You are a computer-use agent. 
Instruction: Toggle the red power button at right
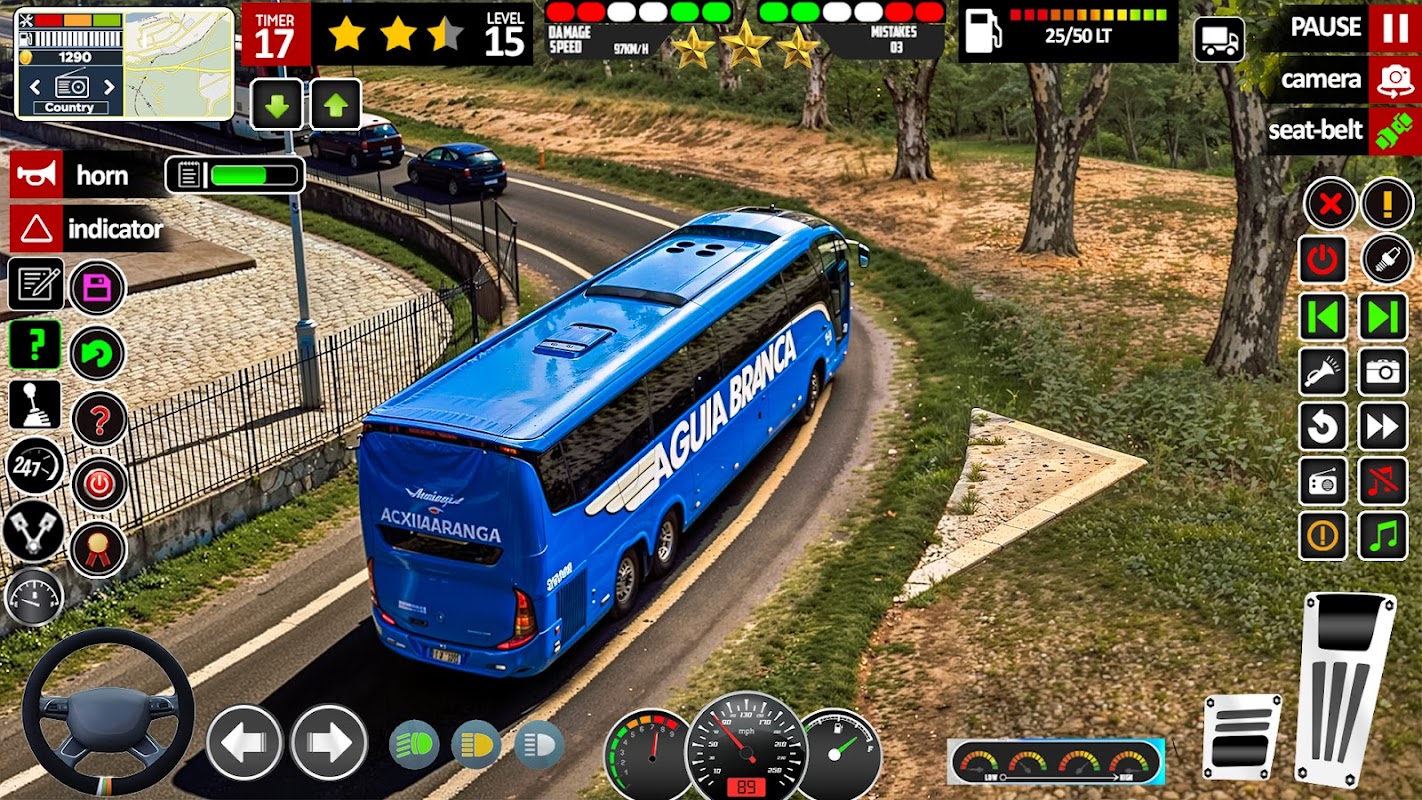click(x=1323, y=260)
